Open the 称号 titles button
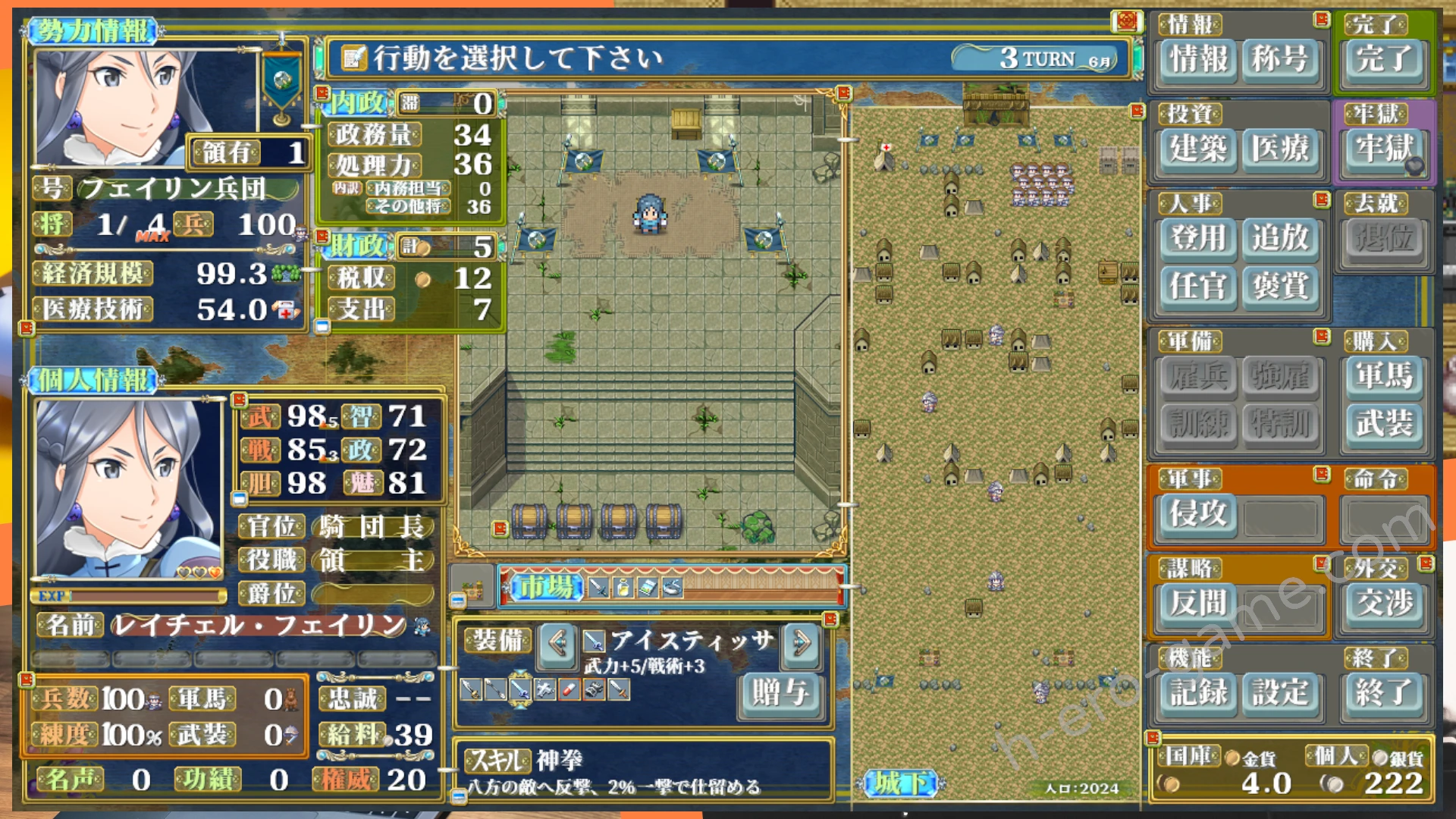This screenshot has height=819, width=1456. point(1279,59)
